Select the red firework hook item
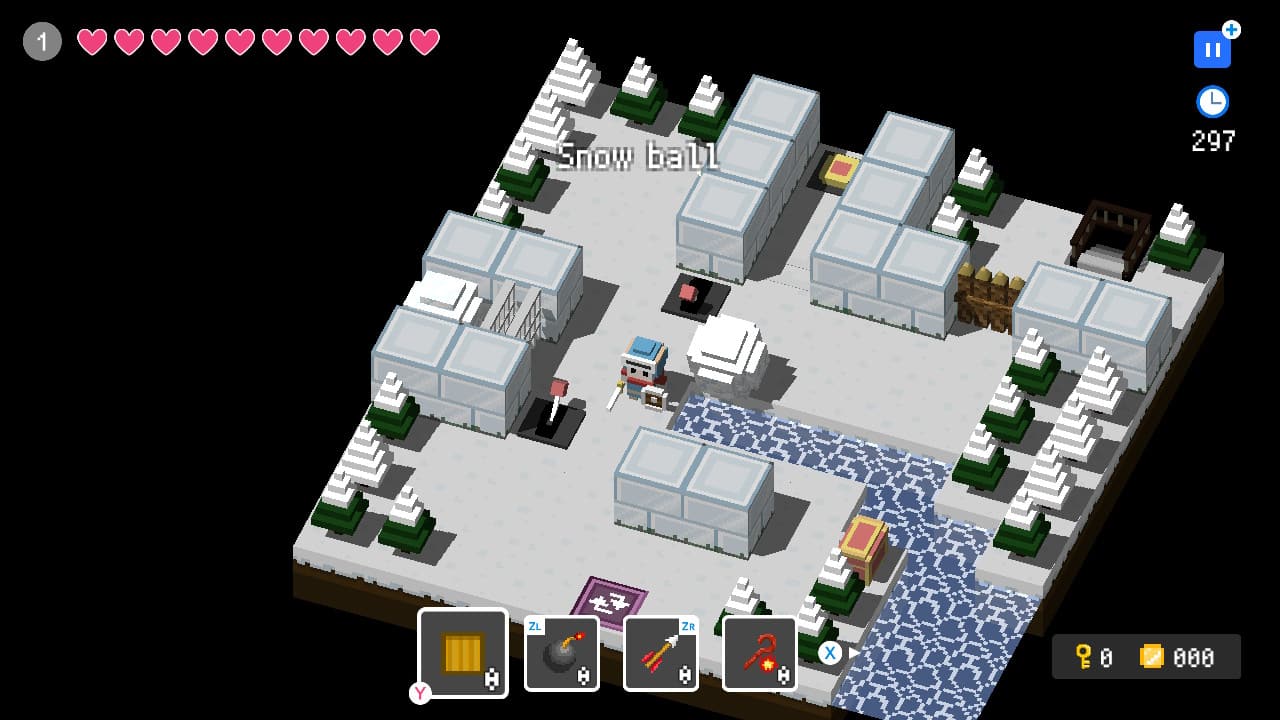The height and width of the screenshot is (720, 1280). (x=759, y=652)
